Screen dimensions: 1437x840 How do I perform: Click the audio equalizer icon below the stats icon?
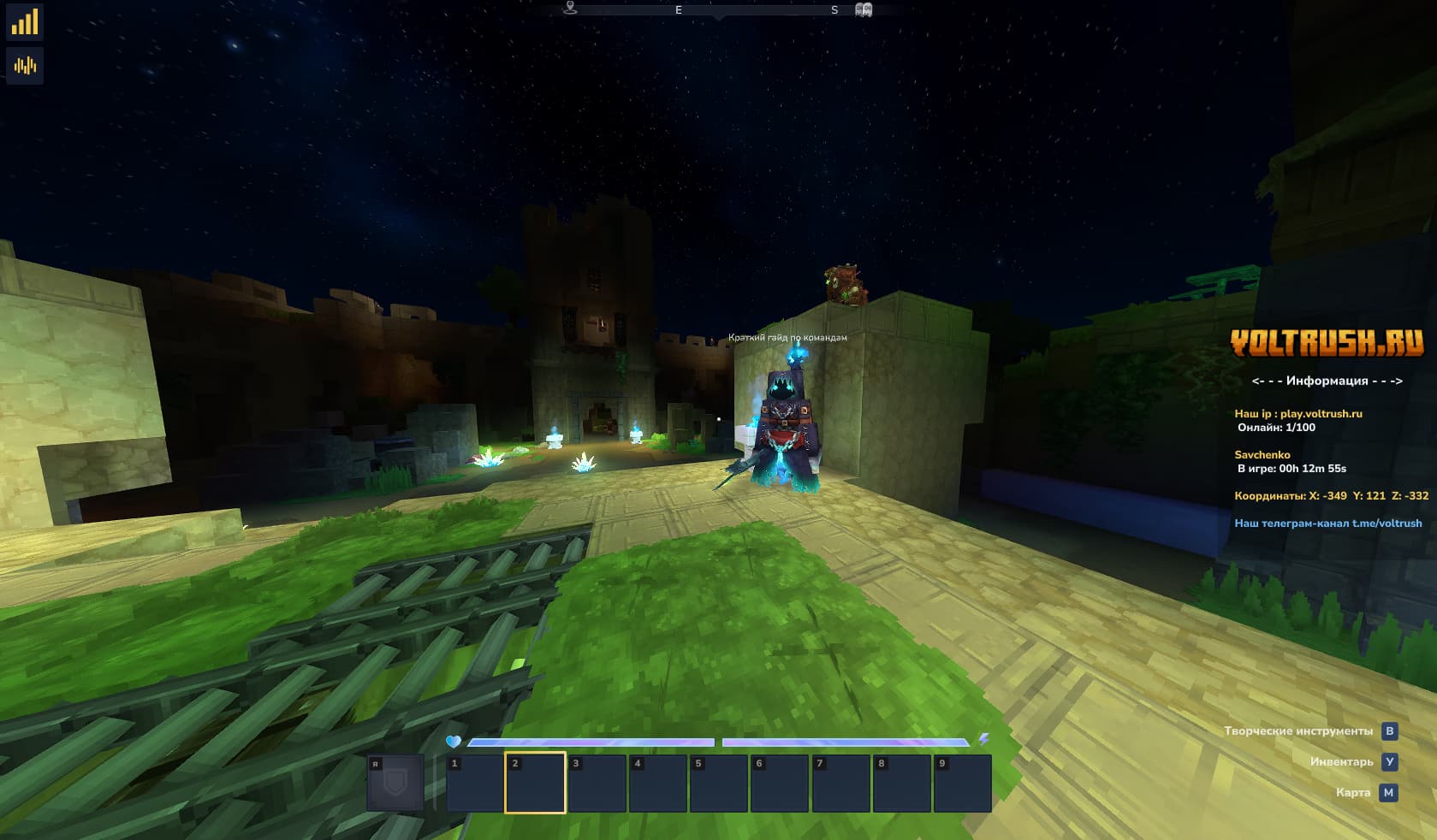25,65
